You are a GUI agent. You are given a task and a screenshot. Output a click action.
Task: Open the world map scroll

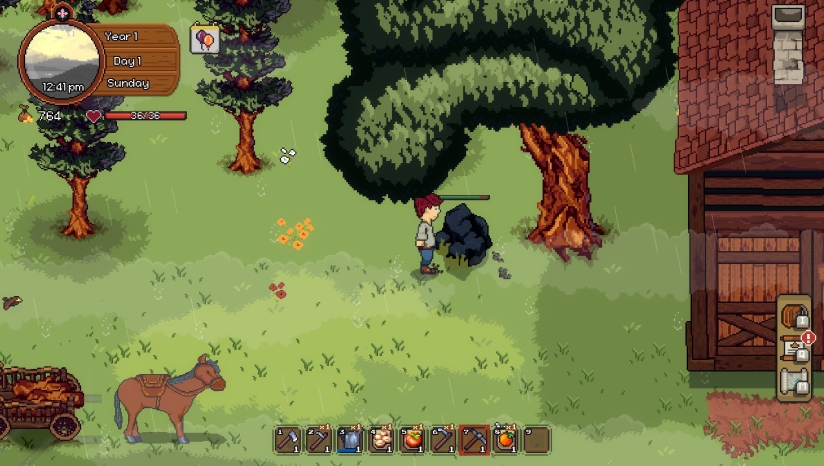(794, 380)
